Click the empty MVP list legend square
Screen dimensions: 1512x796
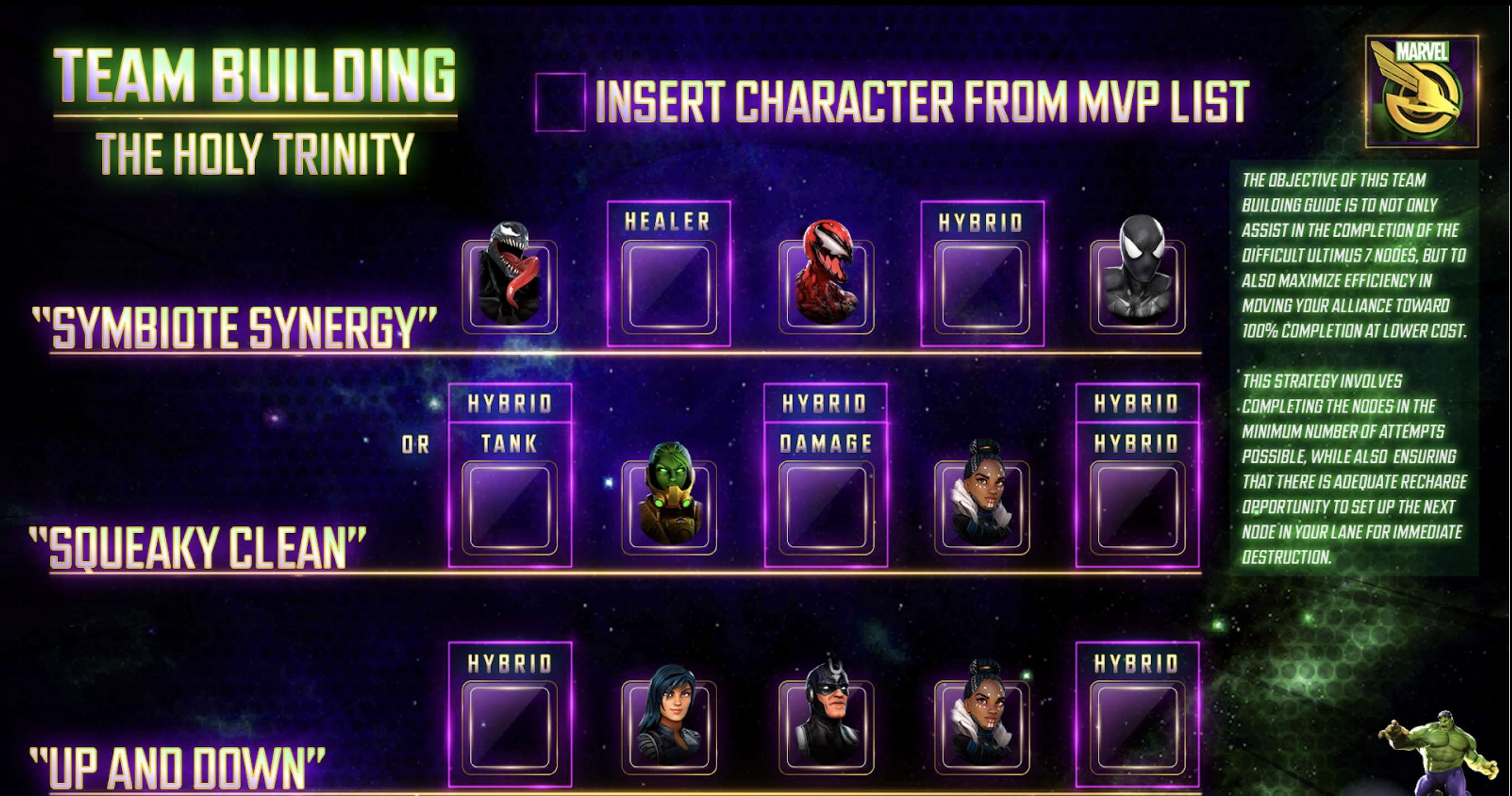(560, 102)
